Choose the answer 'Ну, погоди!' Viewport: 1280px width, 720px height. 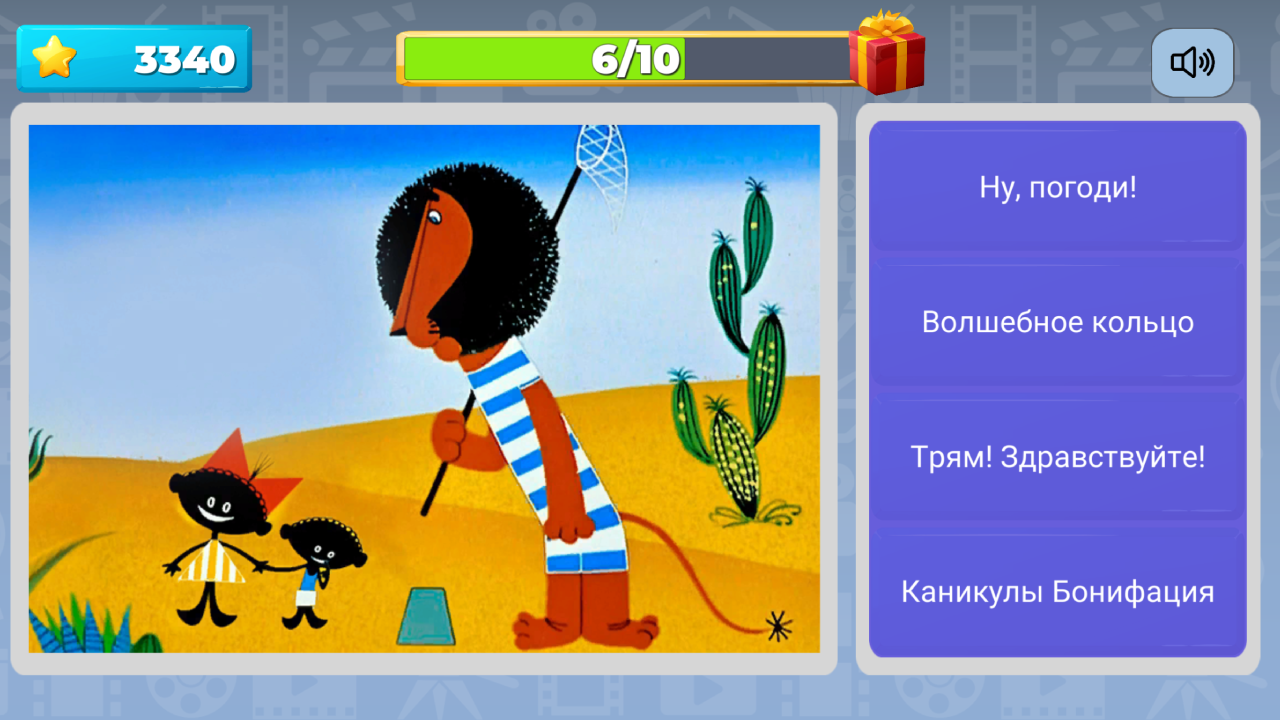pyautogui.click(x=1057, y=187)
